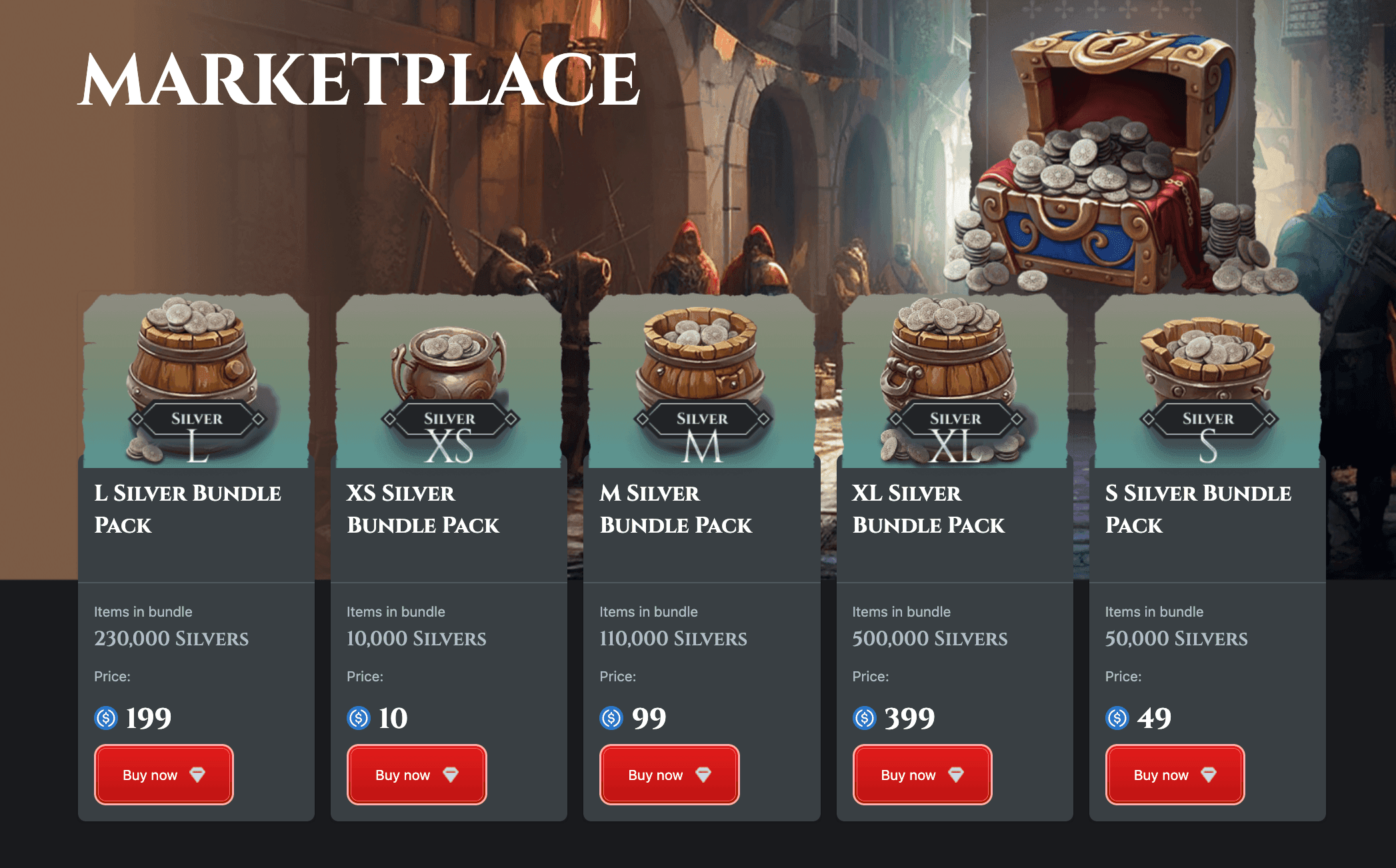Buy the S Silver Bundle Pack
Screen dimensions: 1396x868
(x=1174, y=775)
